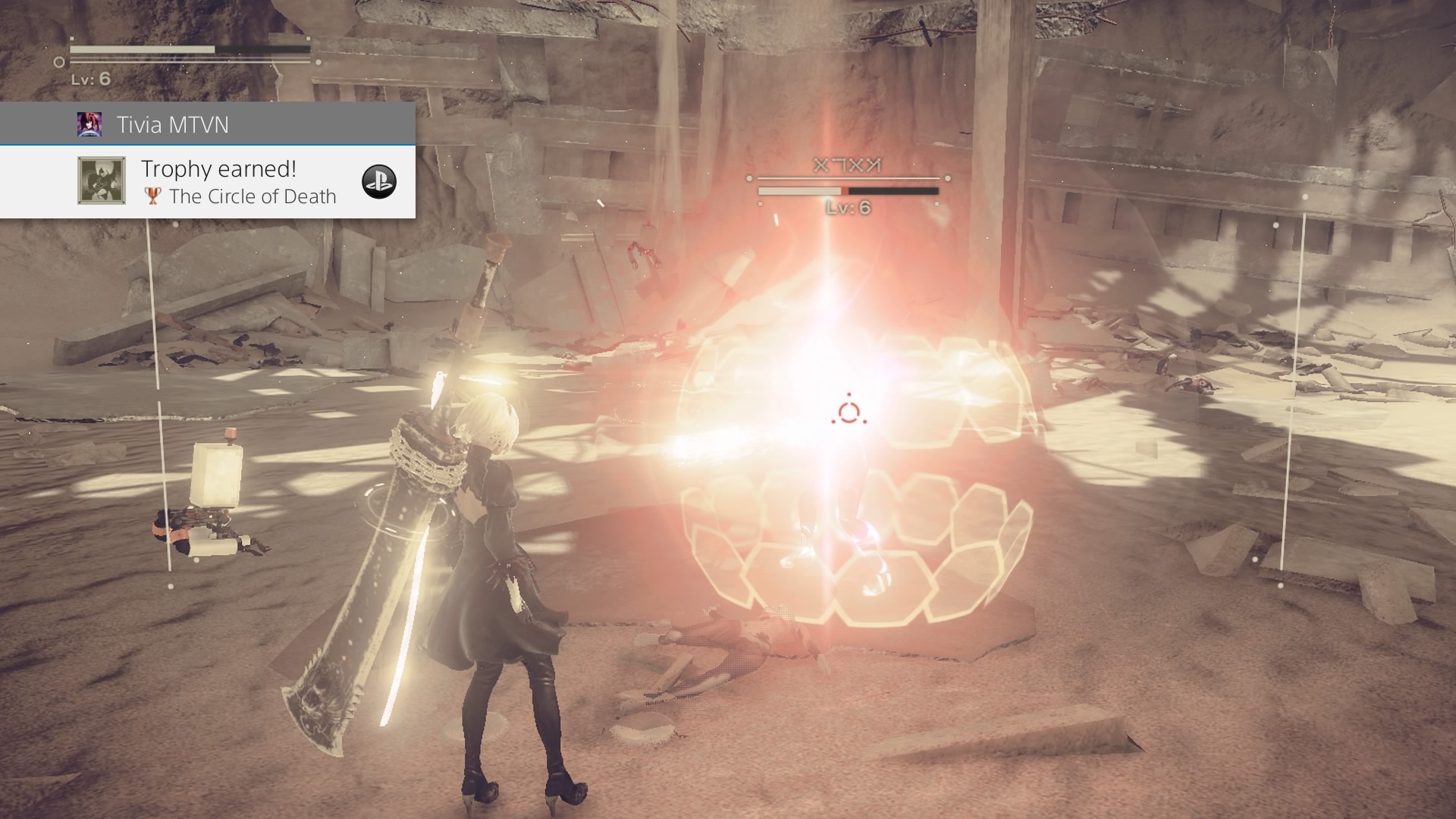The image size is (1456, 819).
Task: Click Tivia MTVN's avatar picture
Action: click(89, 124)
